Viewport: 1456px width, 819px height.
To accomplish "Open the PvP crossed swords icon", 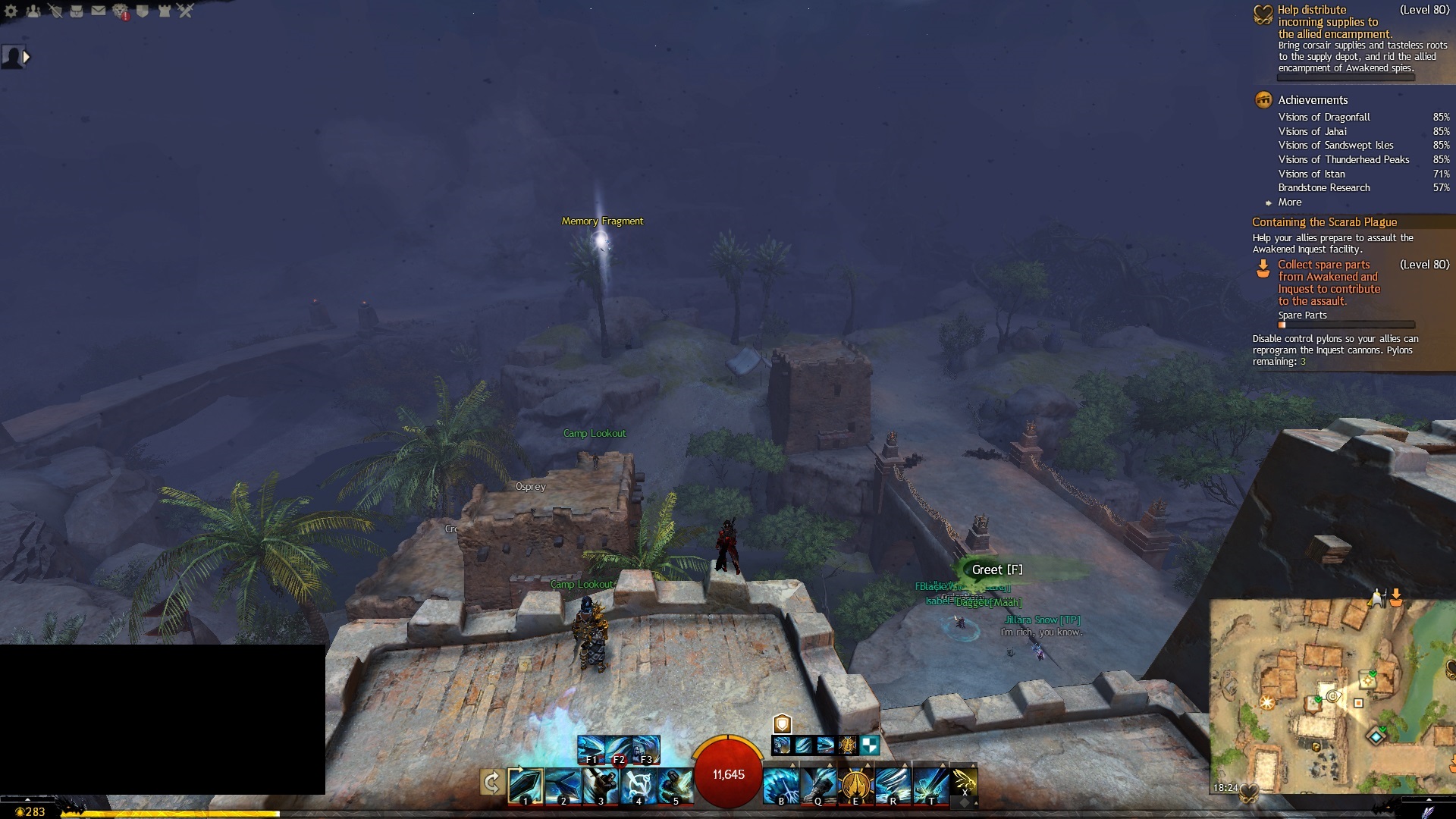I will coord(186,11).
